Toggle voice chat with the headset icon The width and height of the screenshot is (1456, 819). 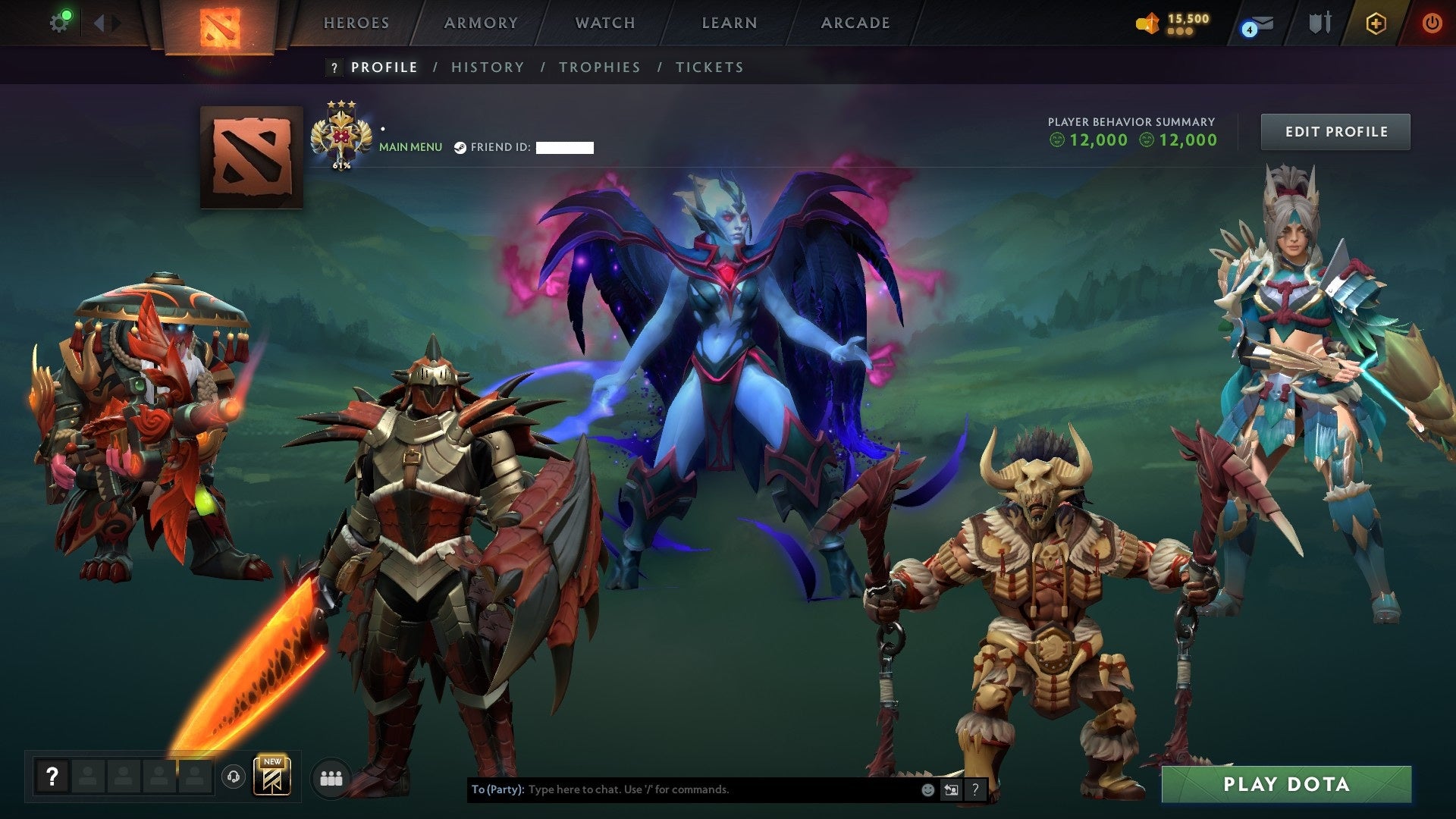(235, 777)
